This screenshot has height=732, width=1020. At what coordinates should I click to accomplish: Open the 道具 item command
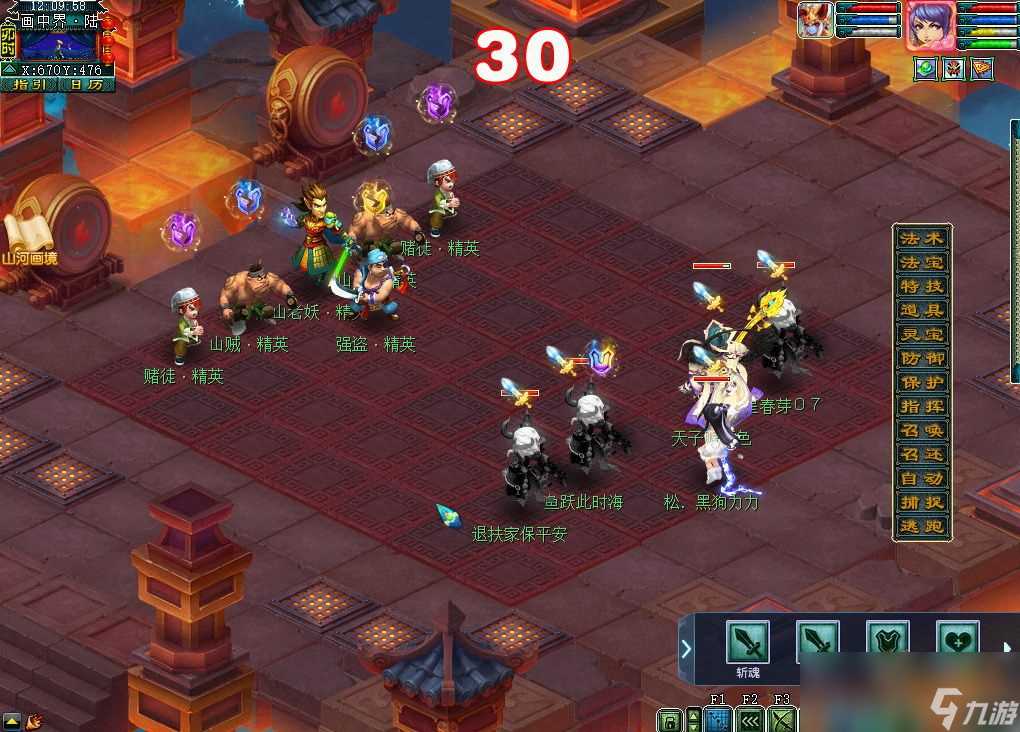pos(921,311)
